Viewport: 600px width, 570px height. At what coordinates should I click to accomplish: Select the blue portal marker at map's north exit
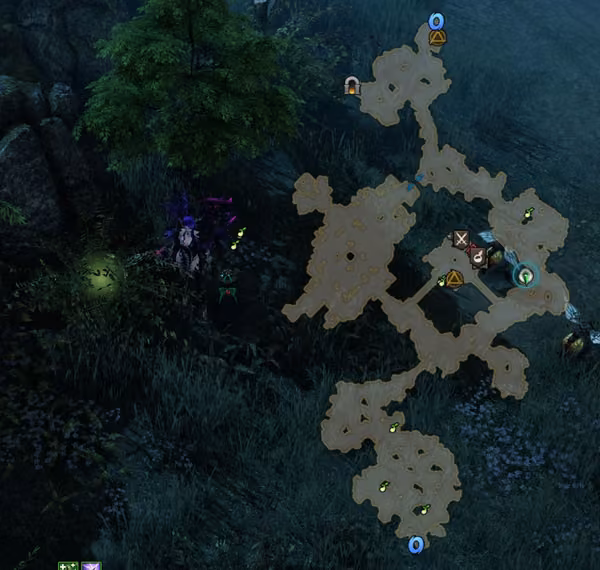[436, 20]
